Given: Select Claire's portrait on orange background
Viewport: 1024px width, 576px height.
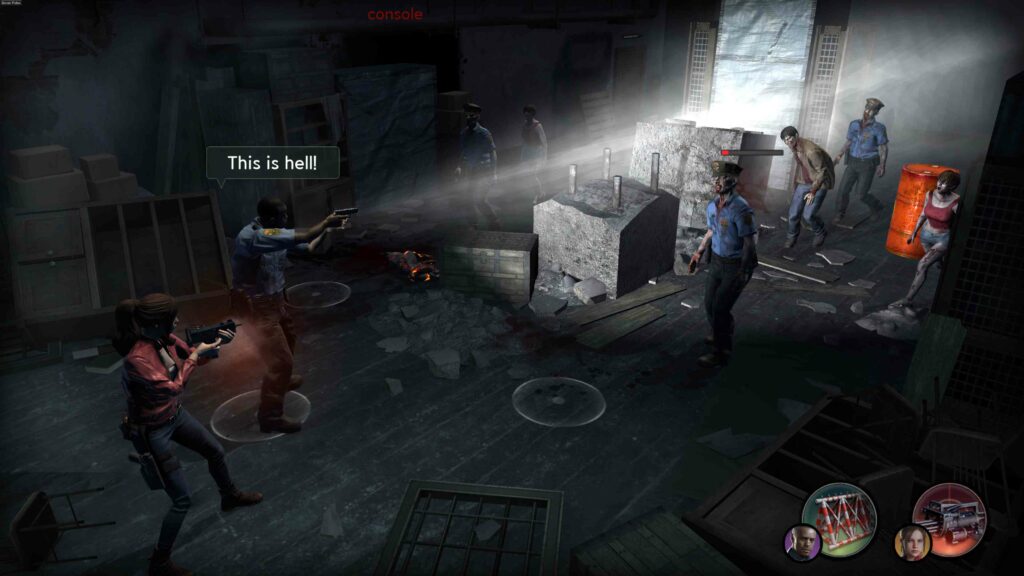Looking at the screenshot, I should (912, 543).
